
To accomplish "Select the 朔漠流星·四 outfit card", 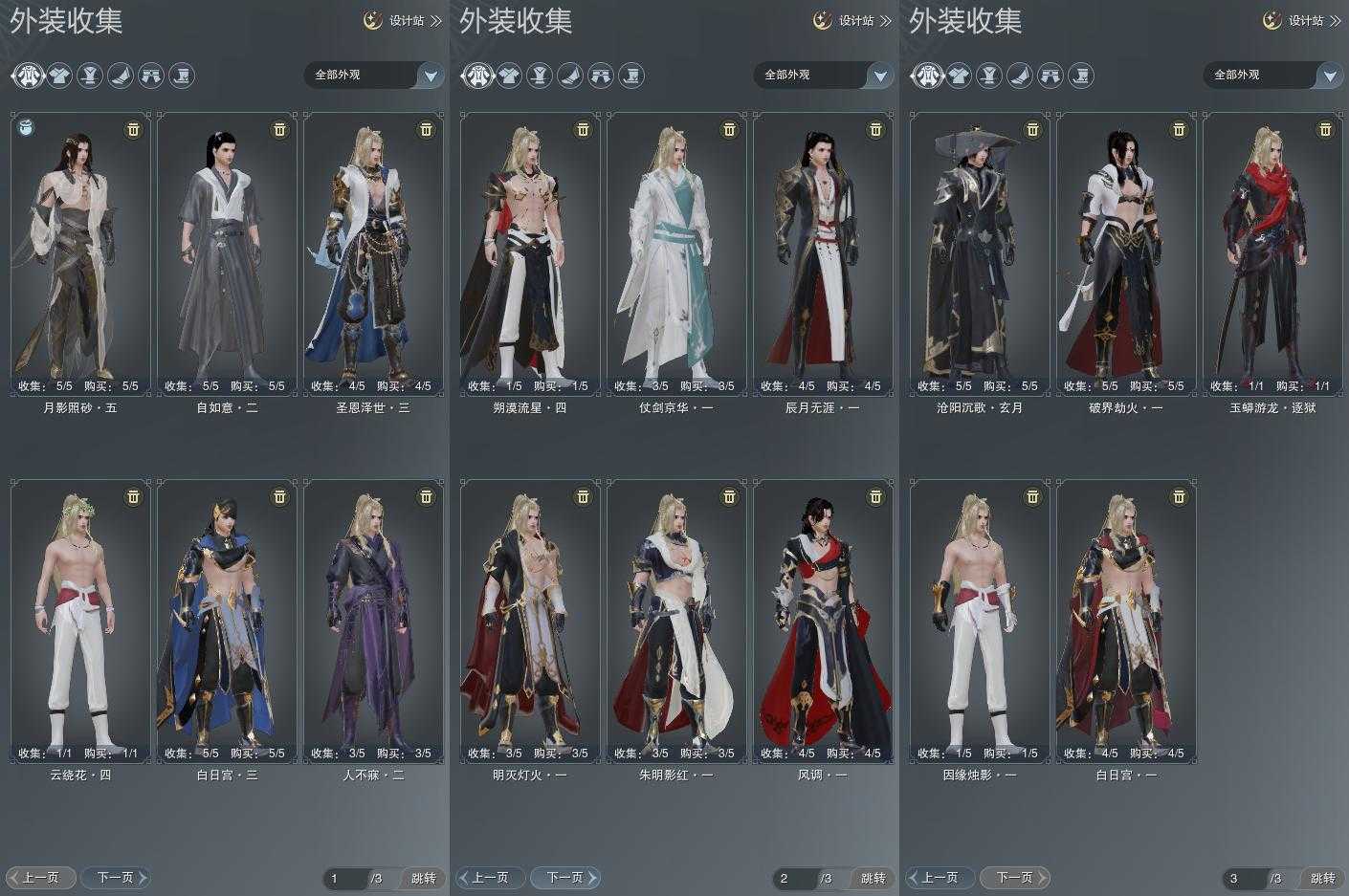I will [x=530, y=253].
